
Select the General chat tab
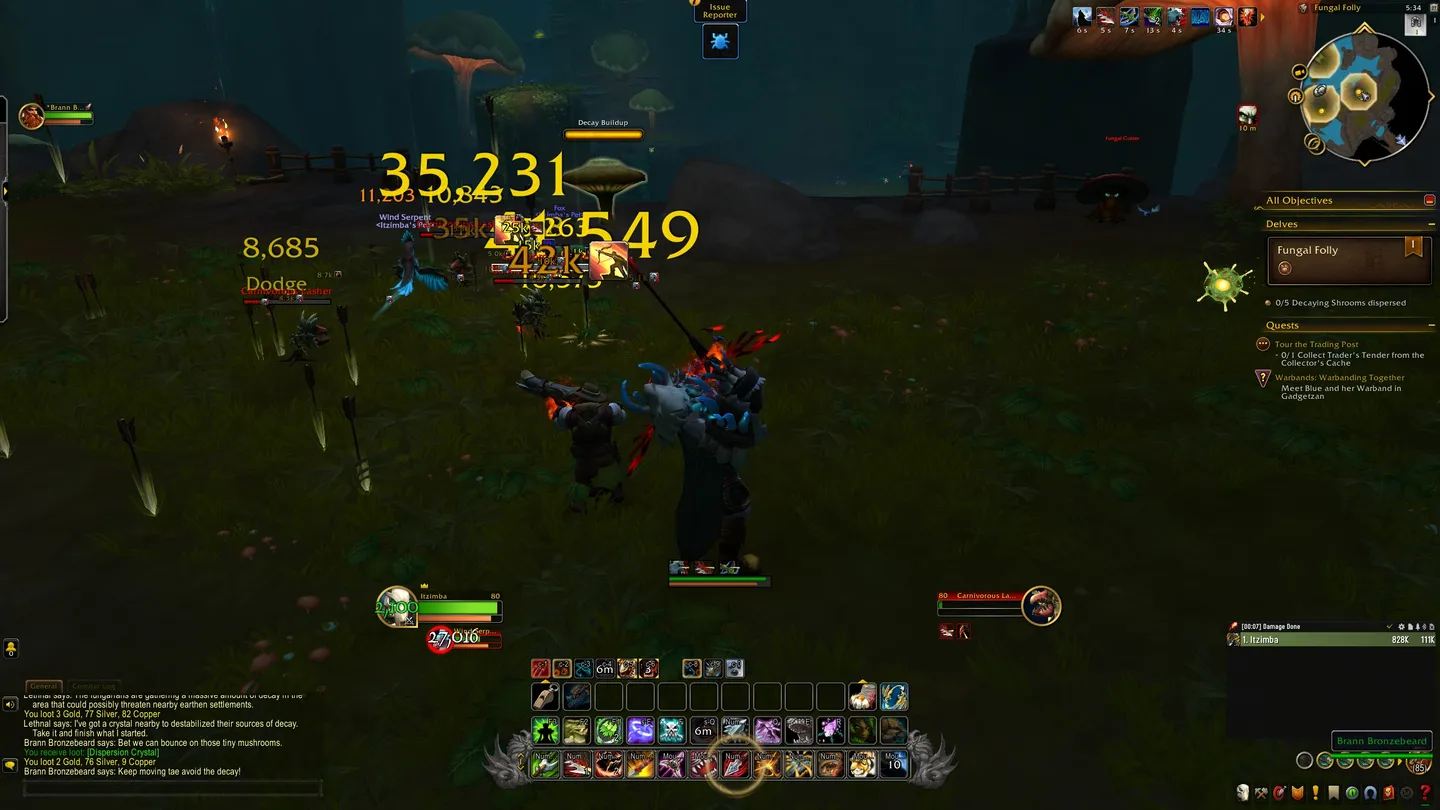point(44,686)
